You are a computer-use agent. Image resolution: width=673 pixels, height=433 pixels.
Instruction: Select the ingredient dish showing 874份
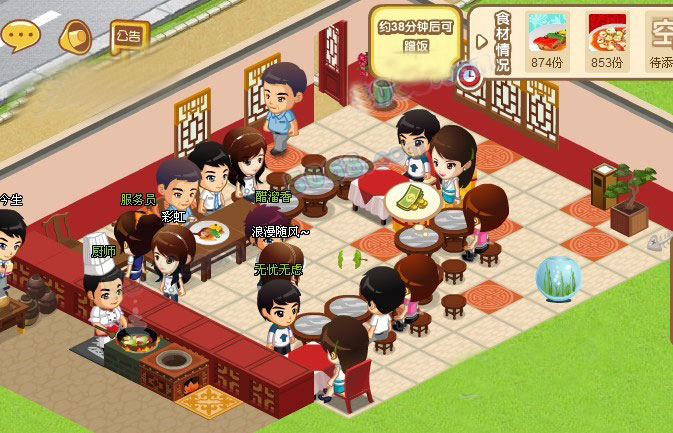coord(547,42)
